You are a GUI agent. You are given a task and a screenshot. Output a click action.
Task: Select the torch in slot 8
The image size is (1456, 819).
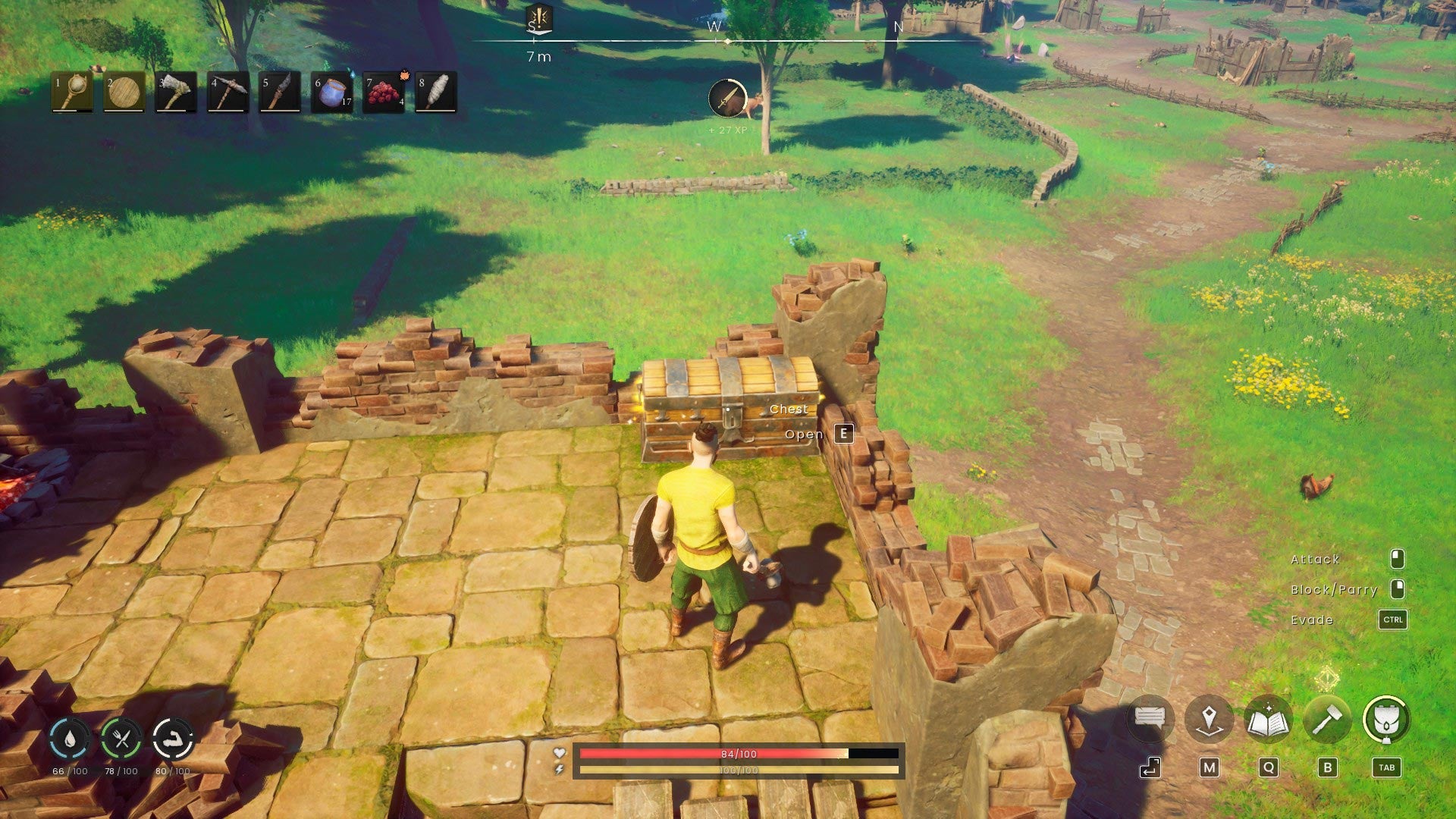coord(435,93)
